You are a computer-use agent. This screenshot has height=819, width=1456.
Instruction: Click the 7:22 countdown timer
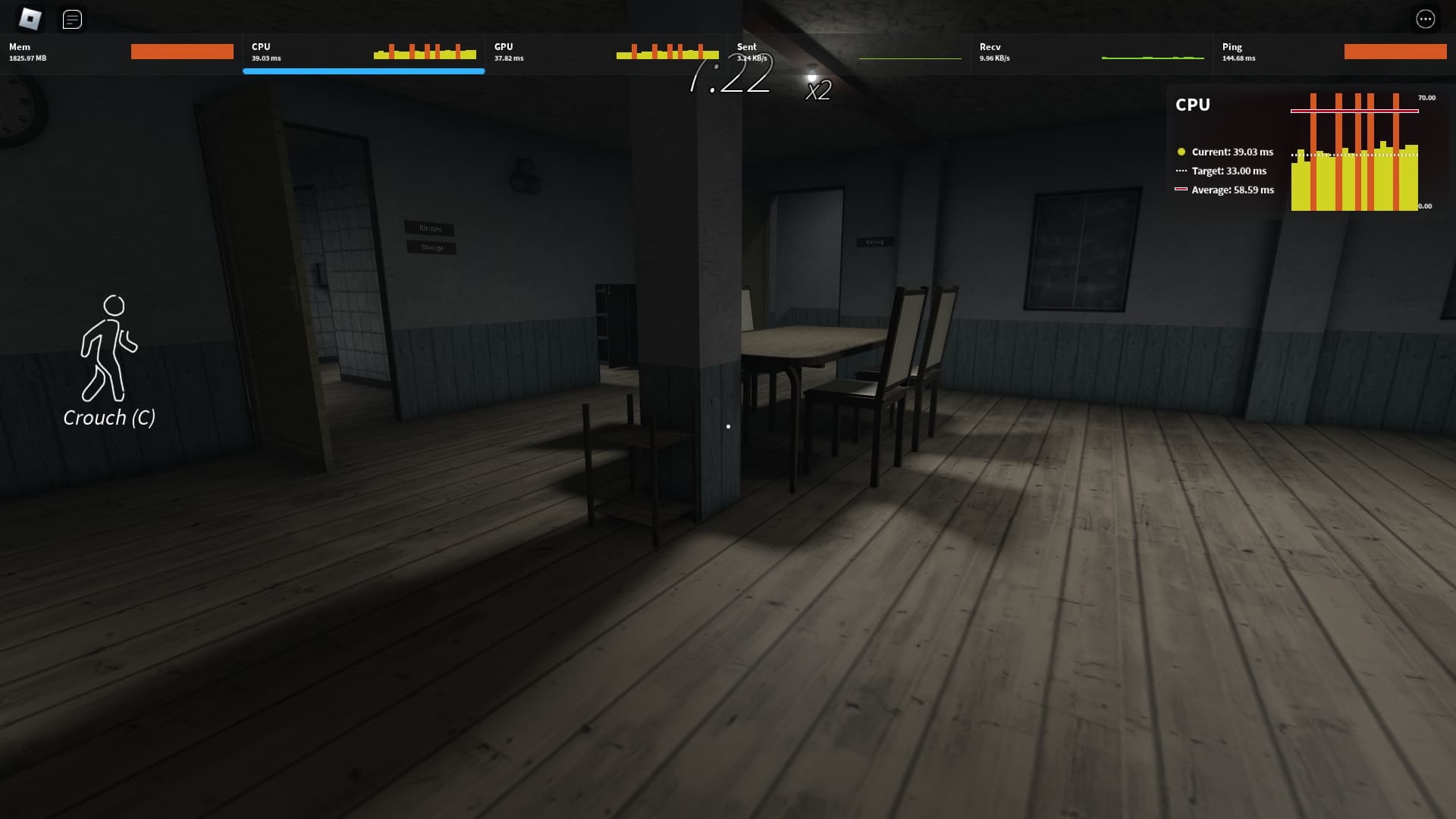[x=730, y=76]
